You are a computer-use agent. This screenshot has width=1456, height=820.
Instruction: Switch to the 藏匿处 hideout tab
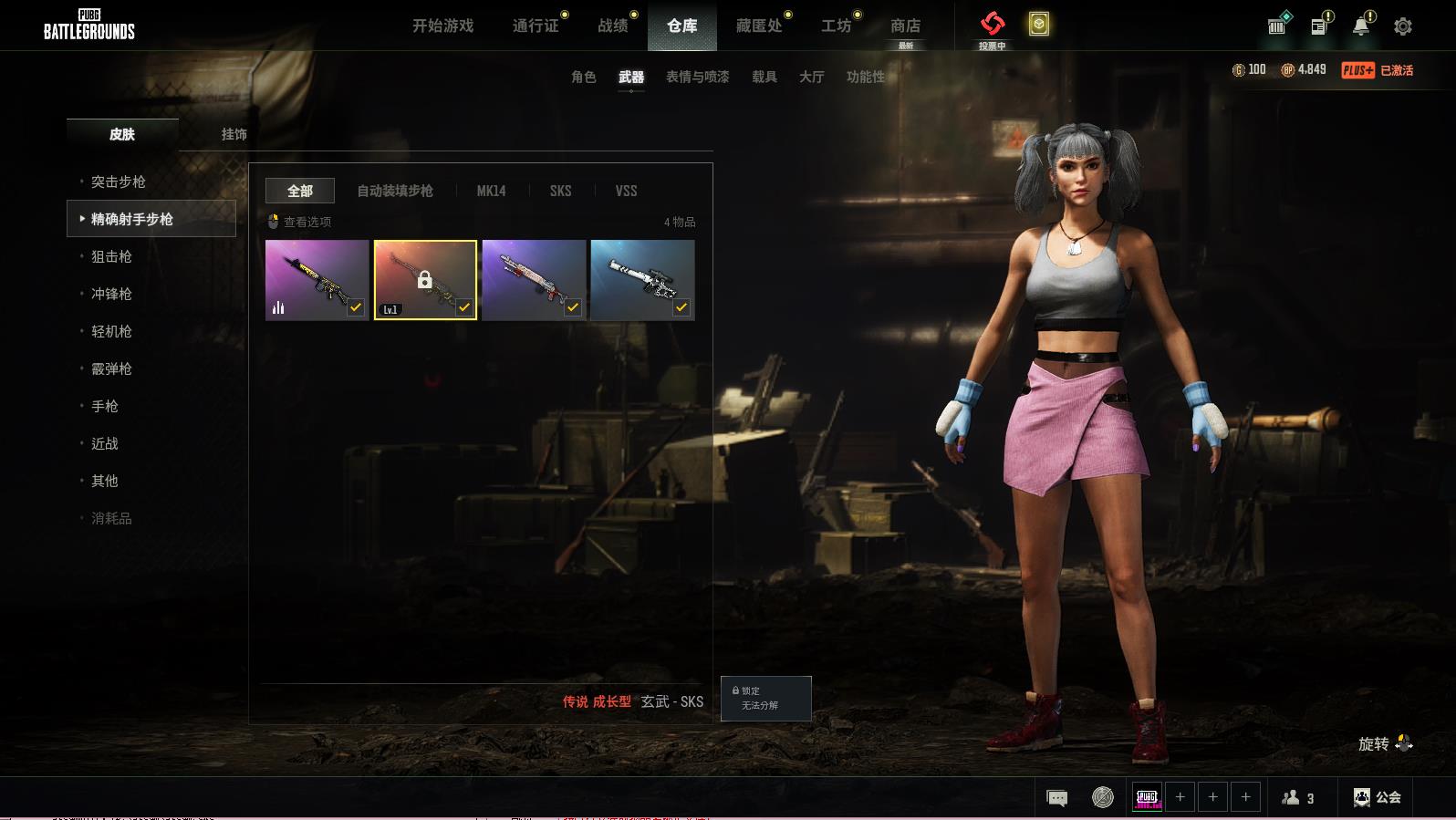(x=759, y=26)
